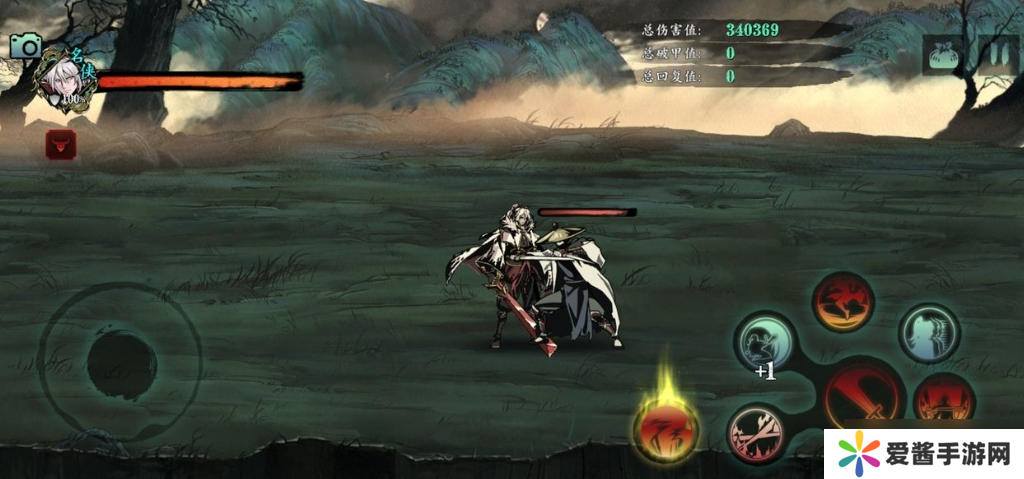Image resolution: width=1024 pixels, height=479 pixels.
Task: Tap the camera screenshot icon
Action: click(25, 46)
